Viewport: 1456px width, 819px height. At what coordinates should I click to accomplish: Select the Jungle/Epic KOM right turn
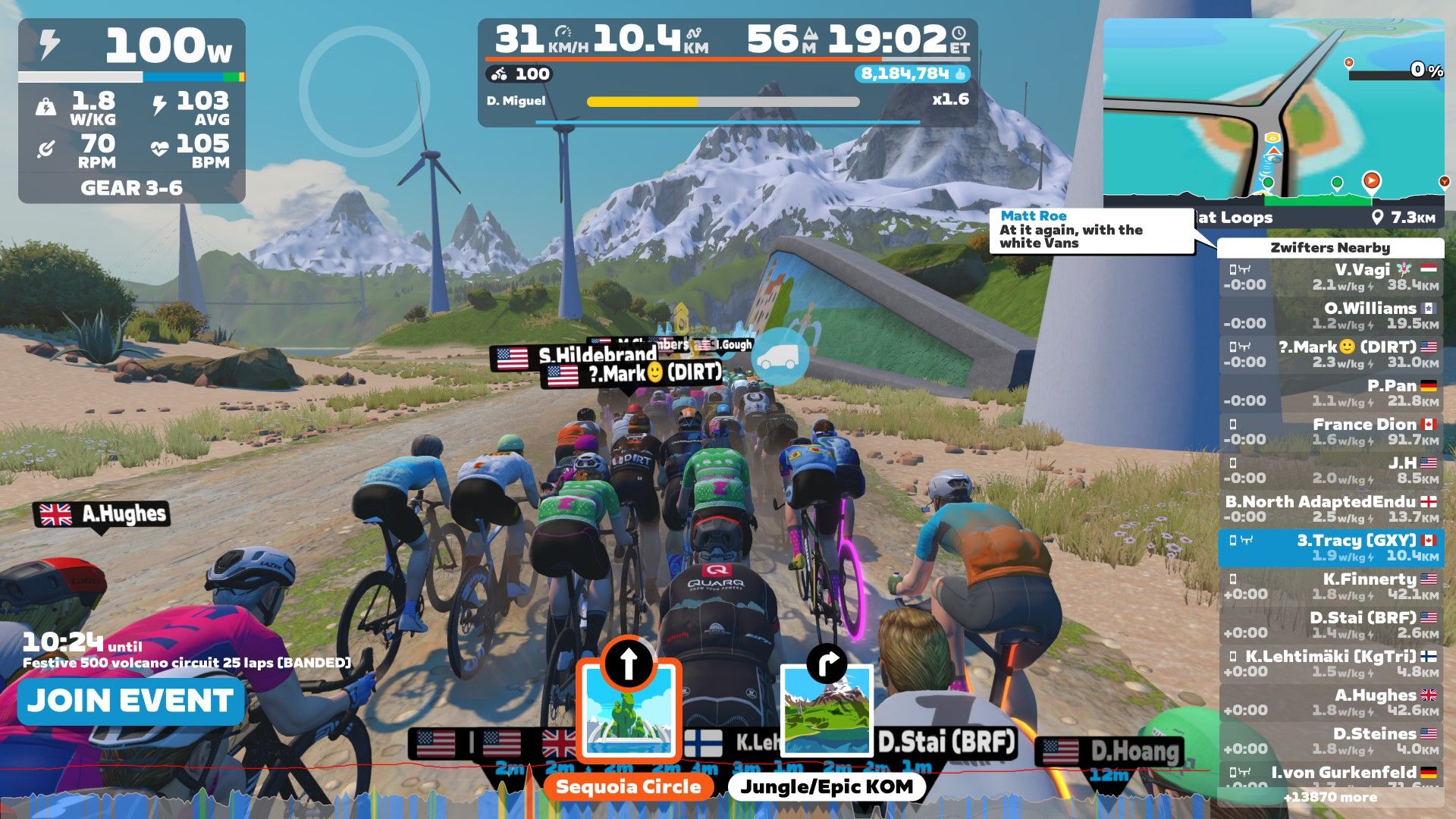(827, 713)
